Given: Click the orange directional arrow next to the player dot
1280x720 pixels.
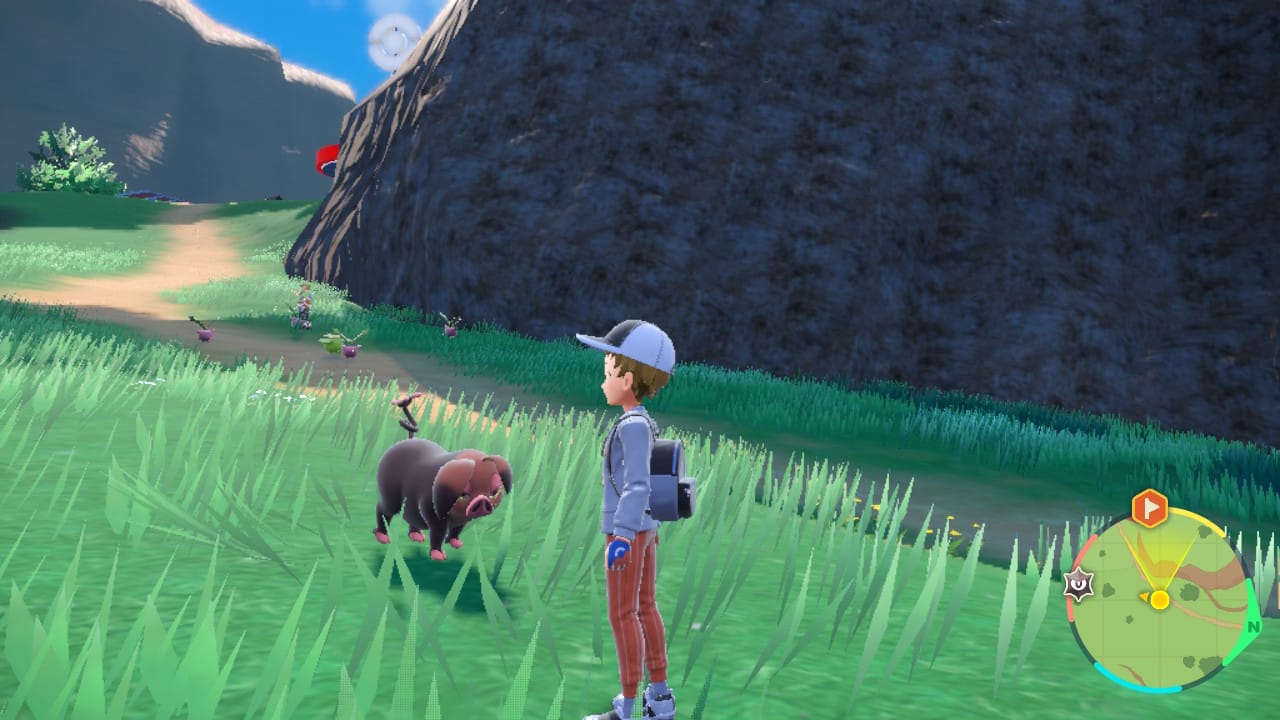Looking at the screenshot, I should (x=1143, y=597).
